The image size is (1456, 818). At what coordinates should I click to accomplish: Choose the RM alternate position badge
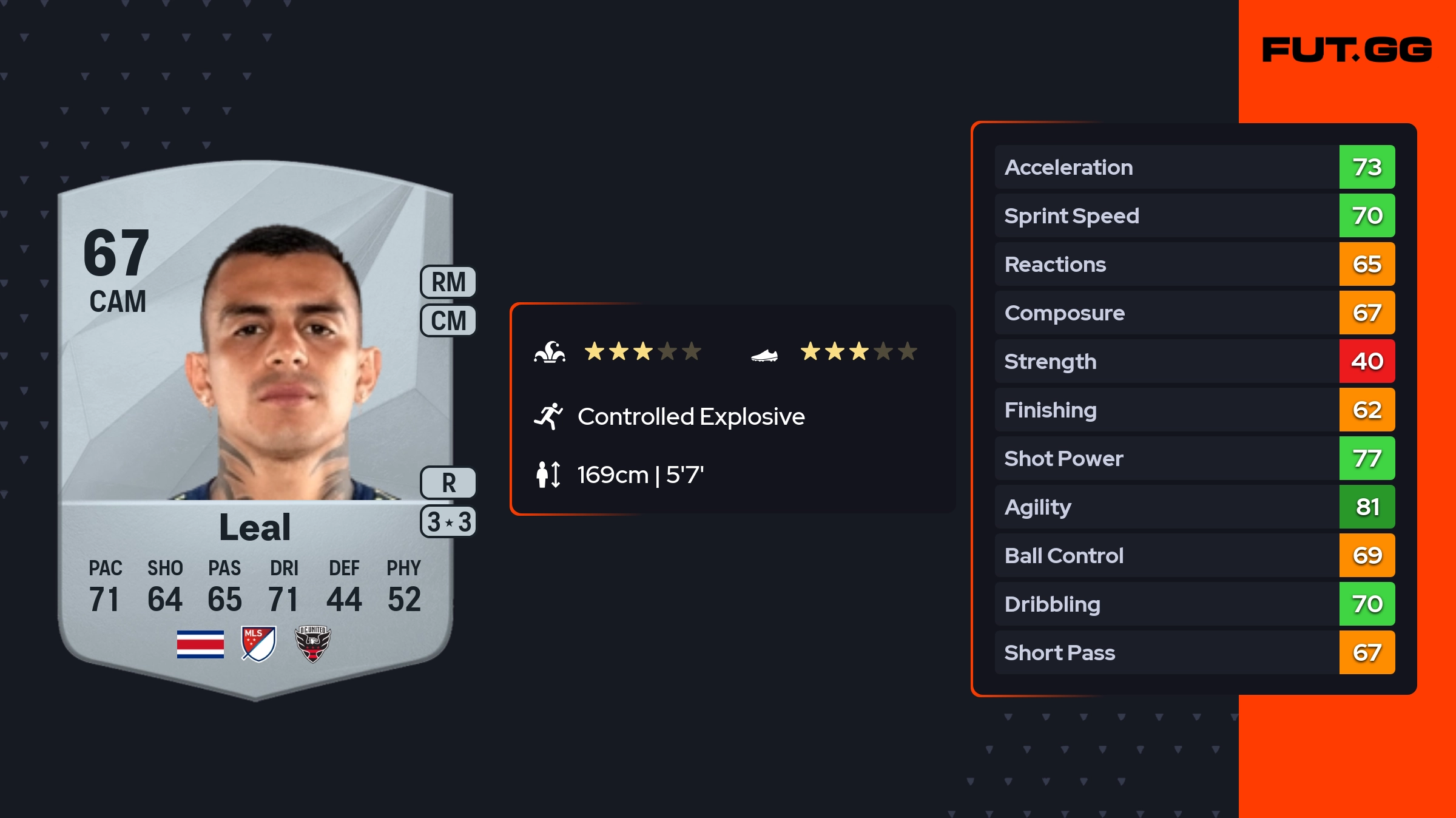point(448,282)
